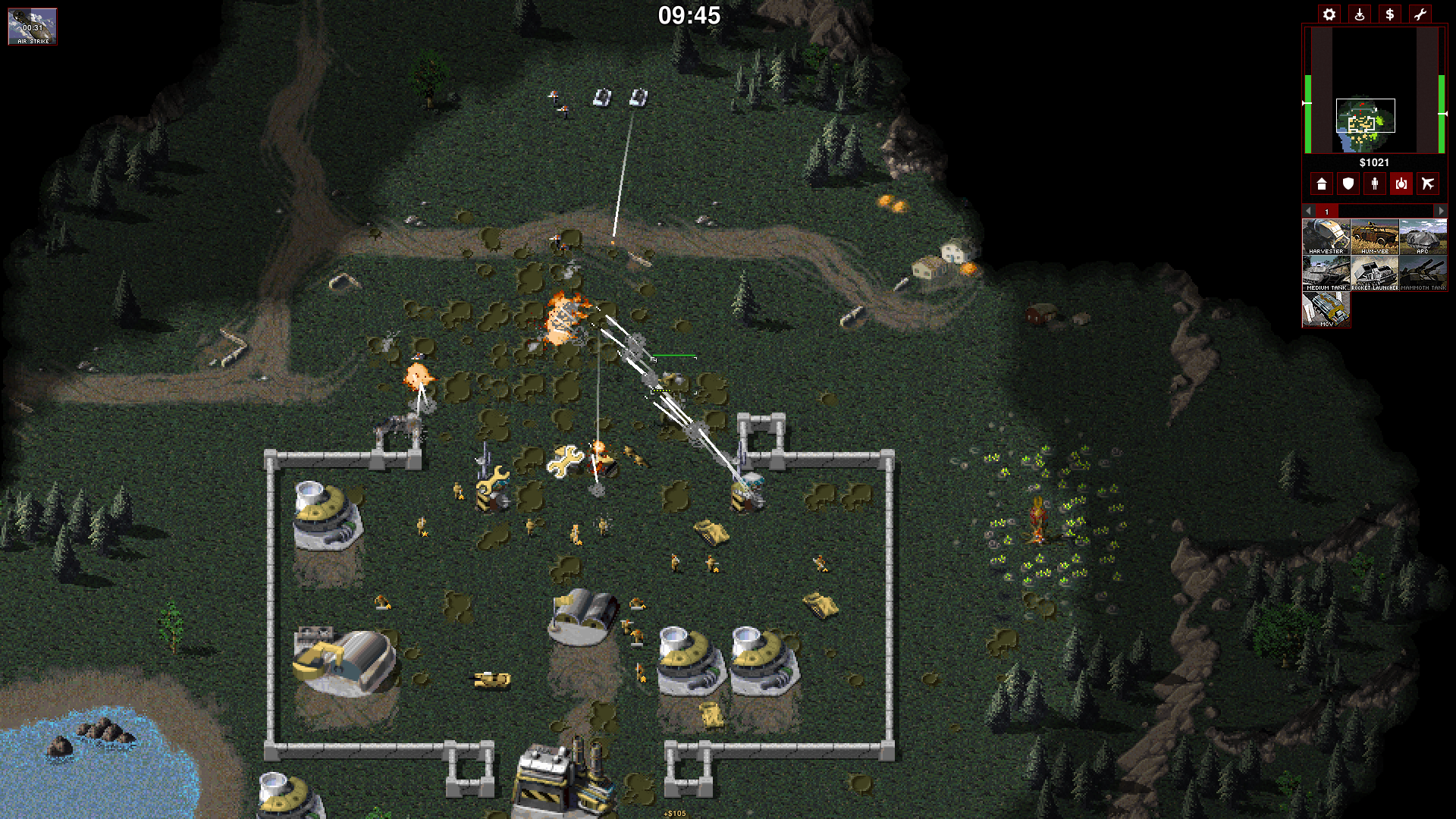The image size is (1456, 819).
Task: Choose the Vehicles production tab
Action: point(1401,184)
